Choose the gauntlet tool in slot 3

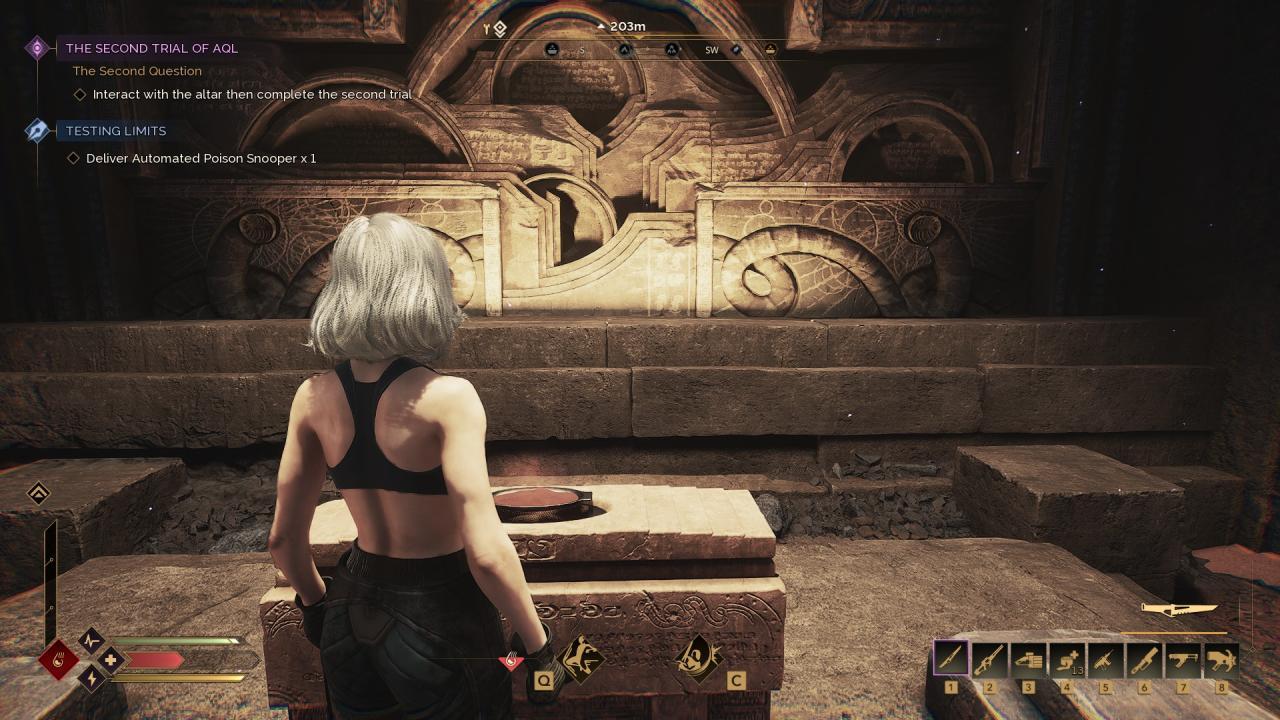coord(1028,659)
